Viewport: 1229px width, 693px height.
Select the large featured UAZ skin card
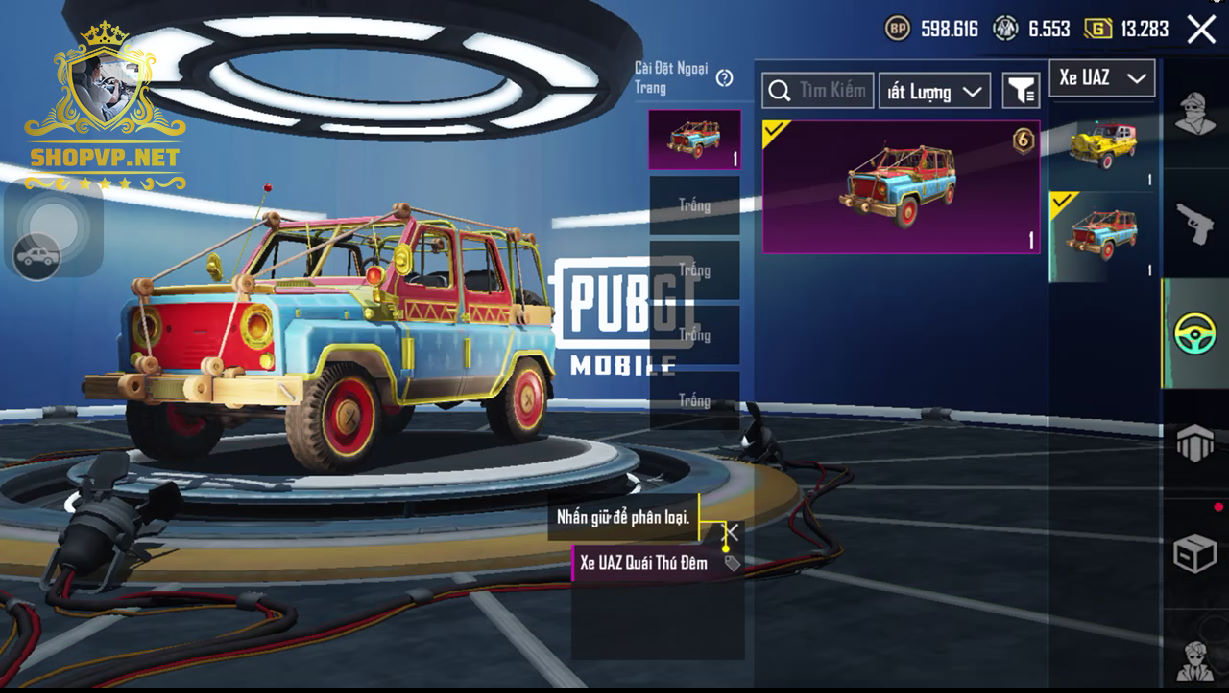[900, 187]
